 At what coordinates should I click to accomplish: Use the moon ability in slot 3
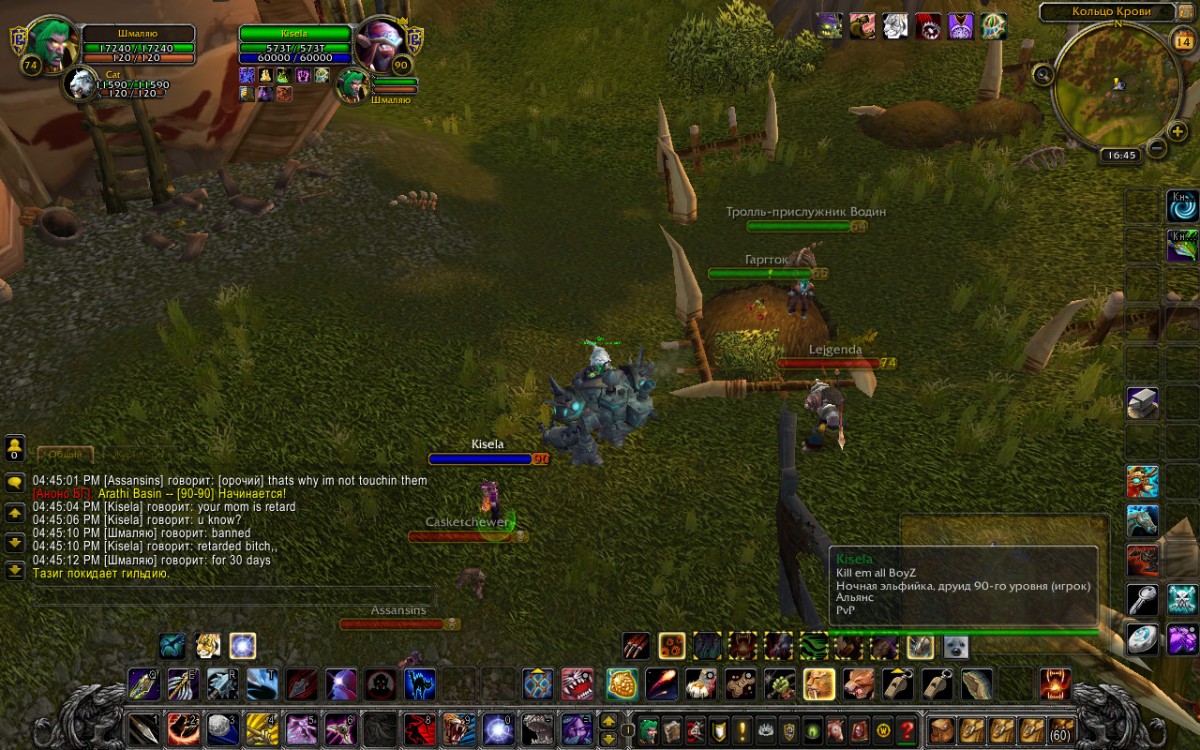(222, 727)
